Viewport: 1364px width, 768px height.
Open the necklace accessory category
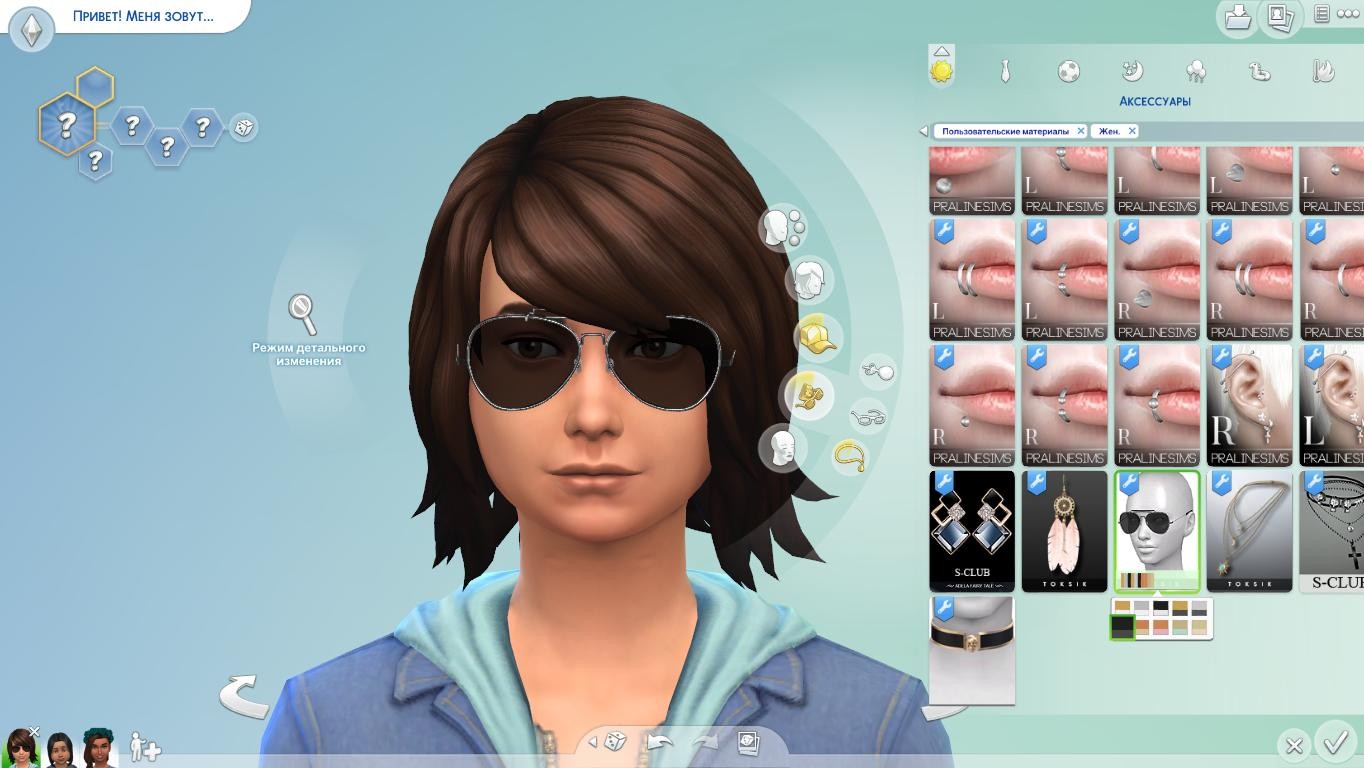(849, 457)
